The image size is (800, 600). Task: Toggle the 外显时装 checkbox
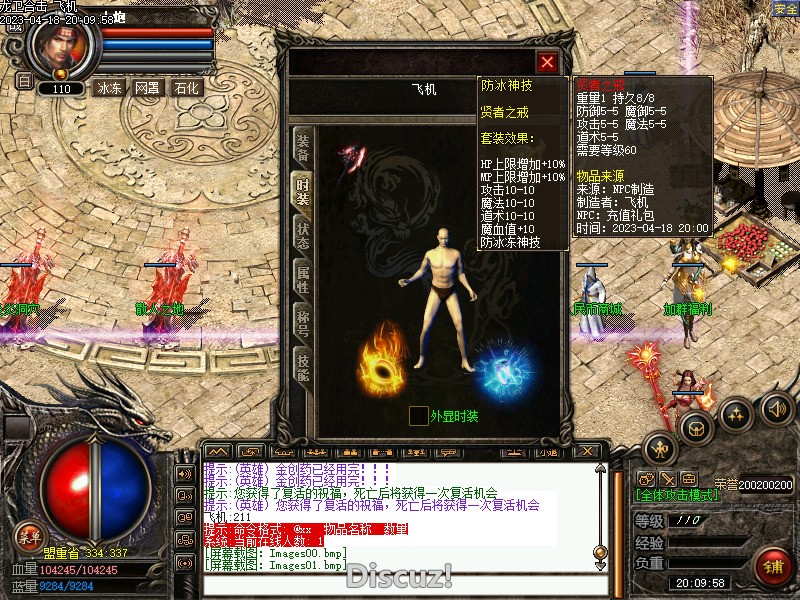point(418,416)
